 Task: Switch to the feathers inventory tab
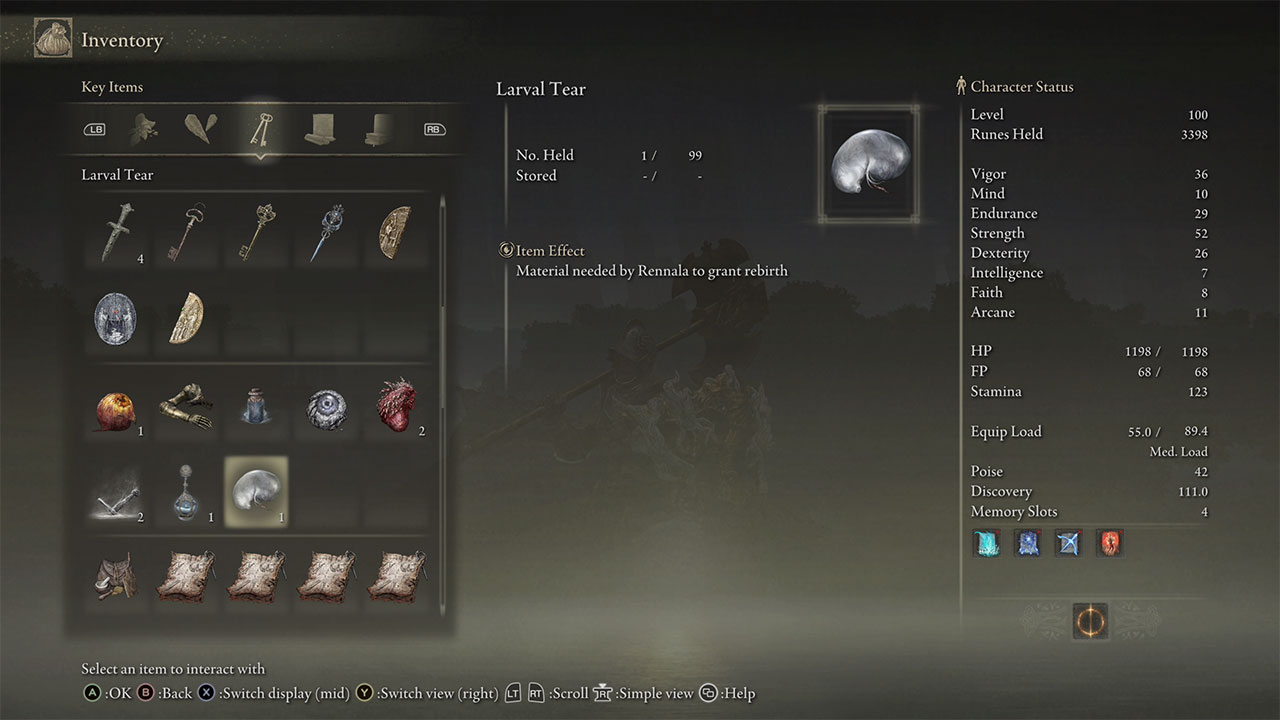click(x=198, y=128)
